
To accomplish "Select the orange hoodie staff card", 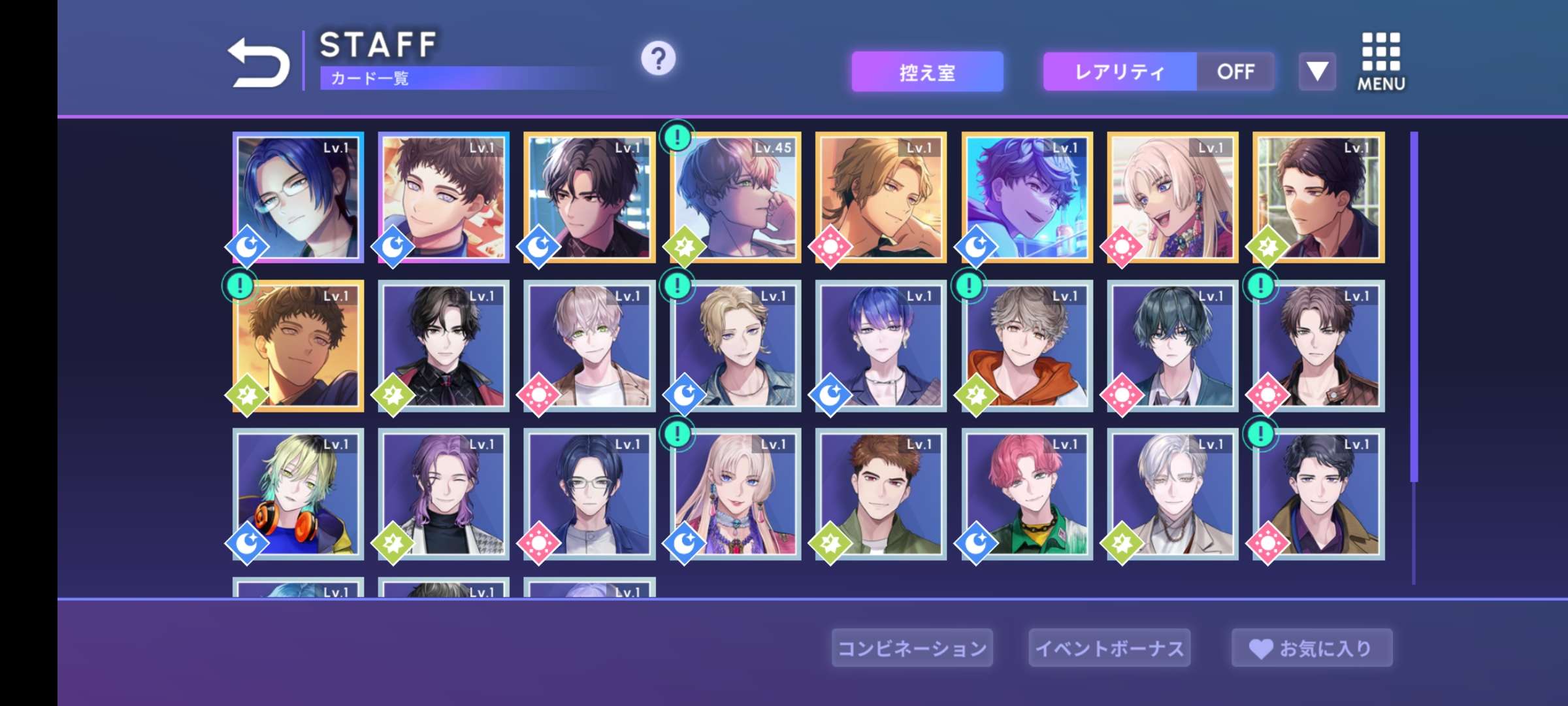I will point(1026,346).
